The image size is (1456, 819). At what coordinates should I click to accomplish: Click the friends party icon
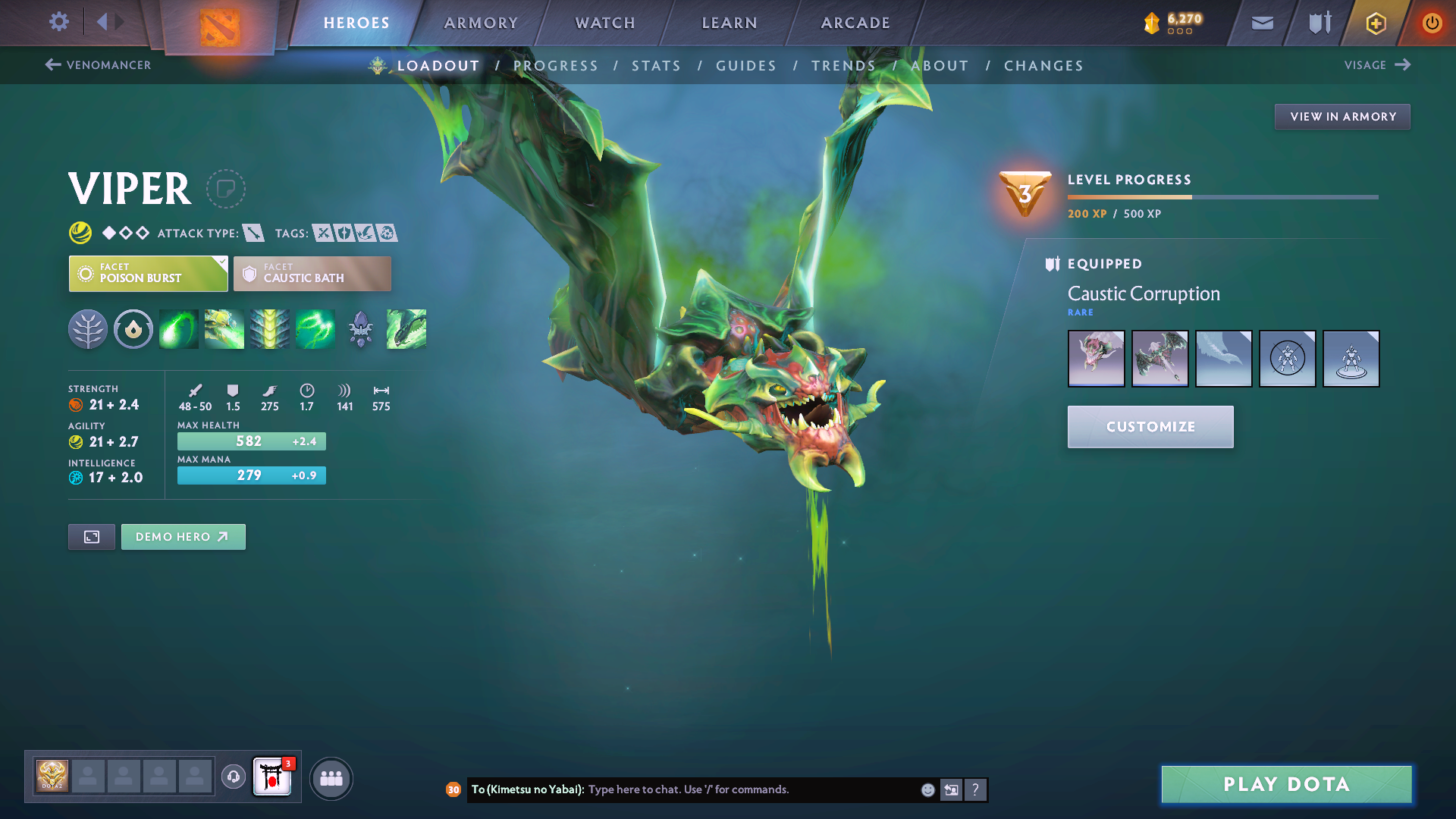tap(331, 777)
